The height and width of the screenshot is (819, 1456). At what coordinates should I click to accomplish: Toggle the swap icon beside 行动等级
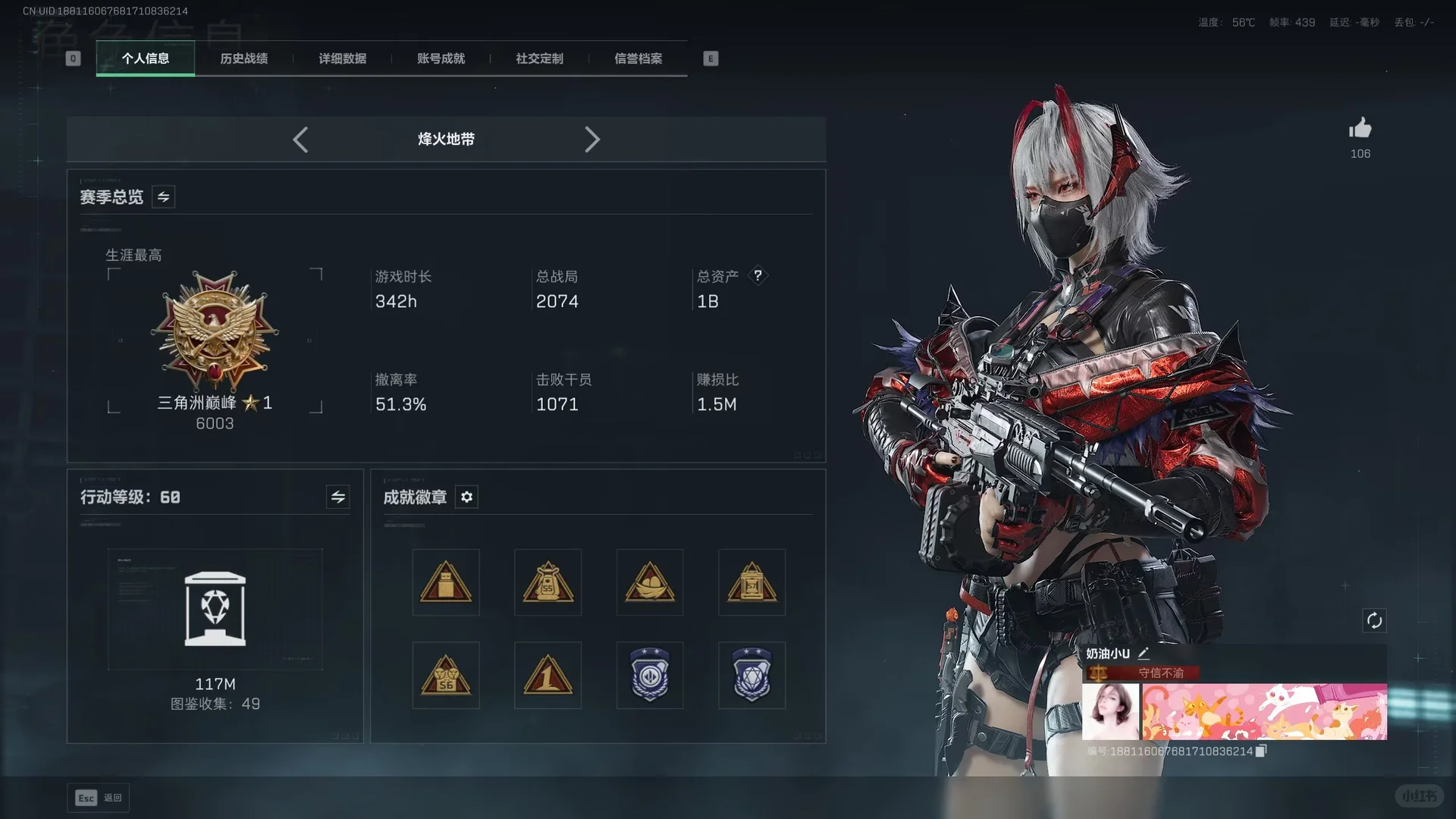338,497
